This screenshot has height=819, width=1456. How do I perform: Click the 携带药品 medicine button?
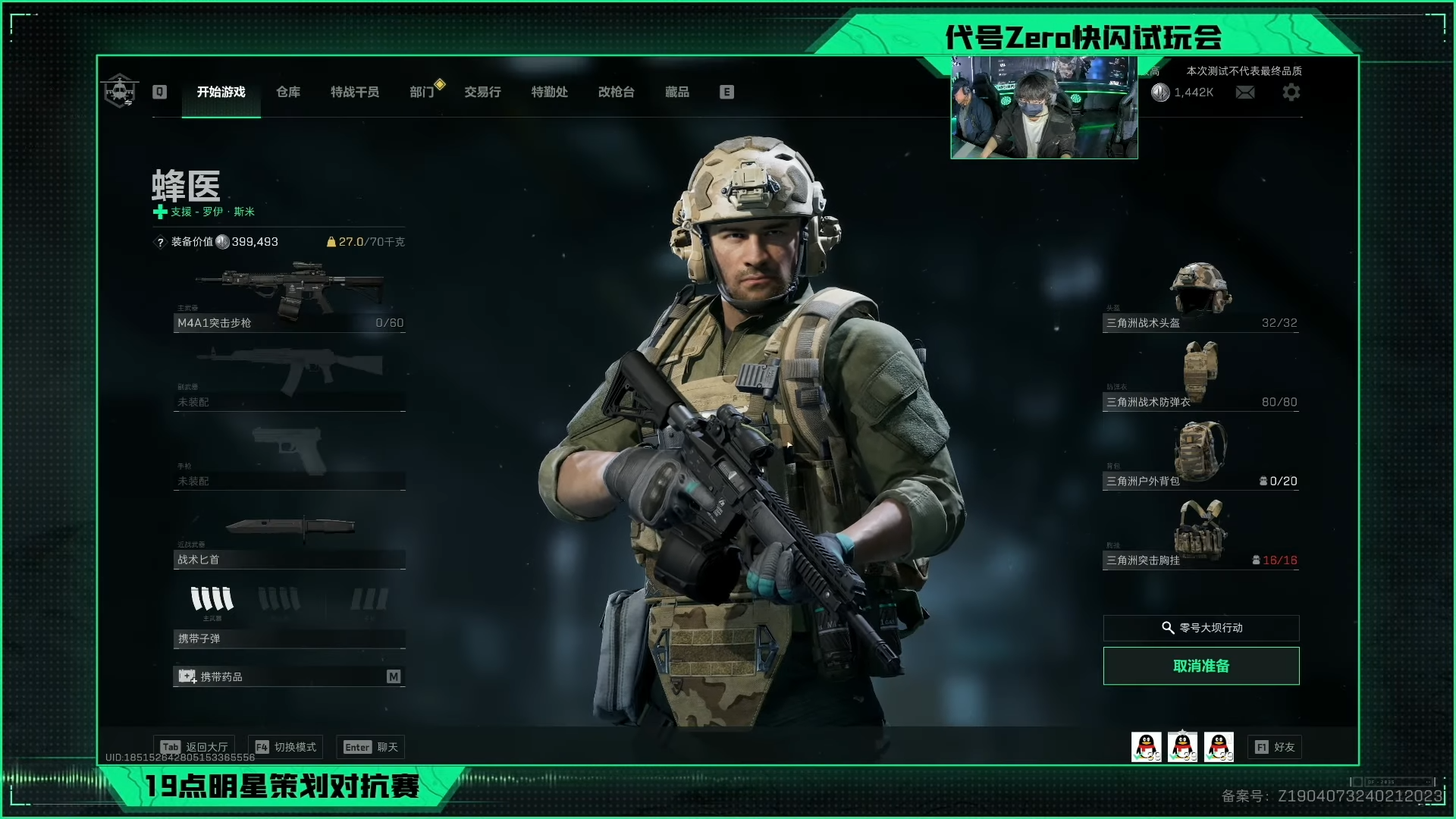(x=290, y=676)
